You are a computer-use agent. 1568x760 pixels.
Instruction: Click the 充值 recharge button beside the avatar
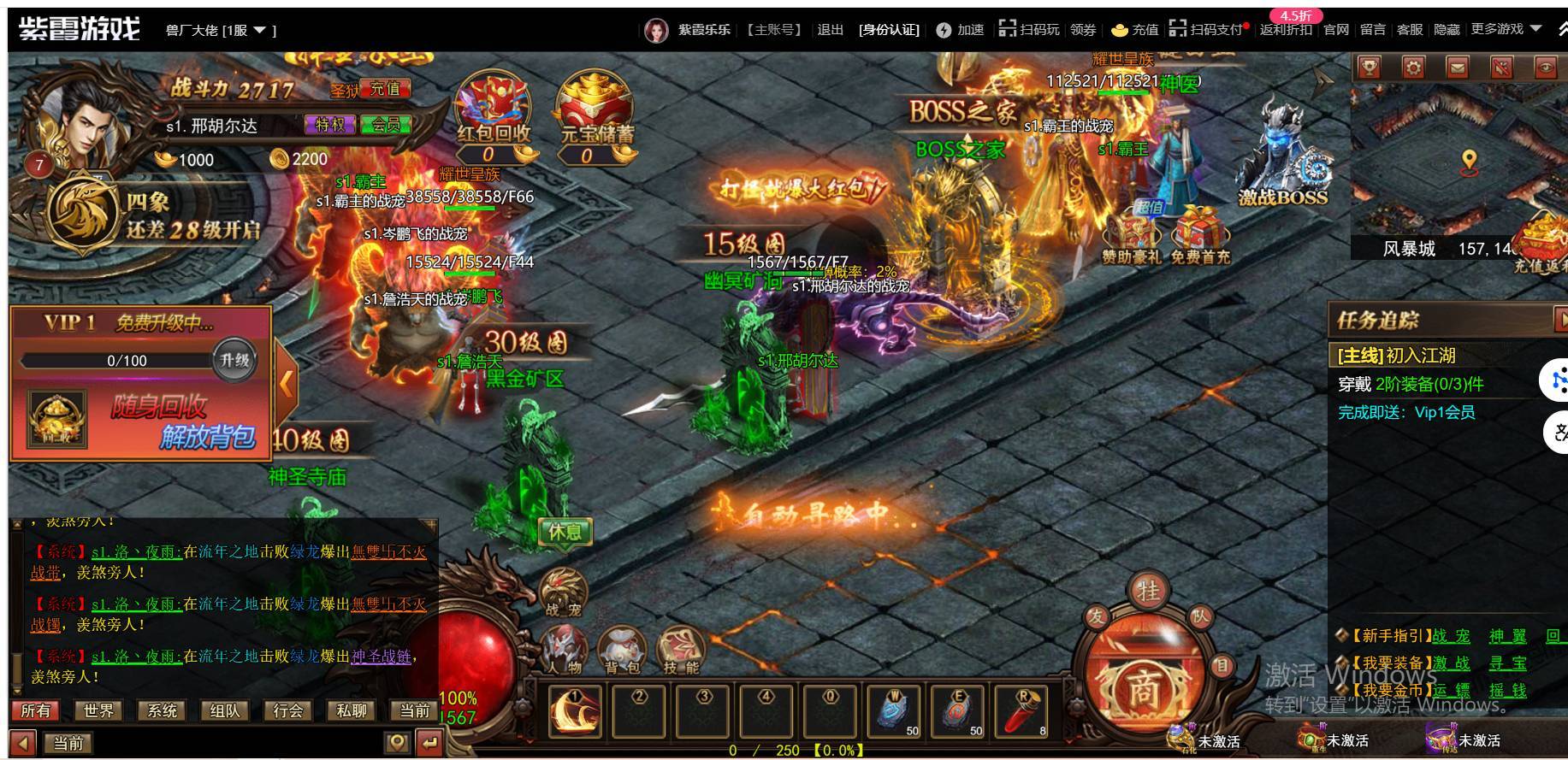[x=385, y=89]
